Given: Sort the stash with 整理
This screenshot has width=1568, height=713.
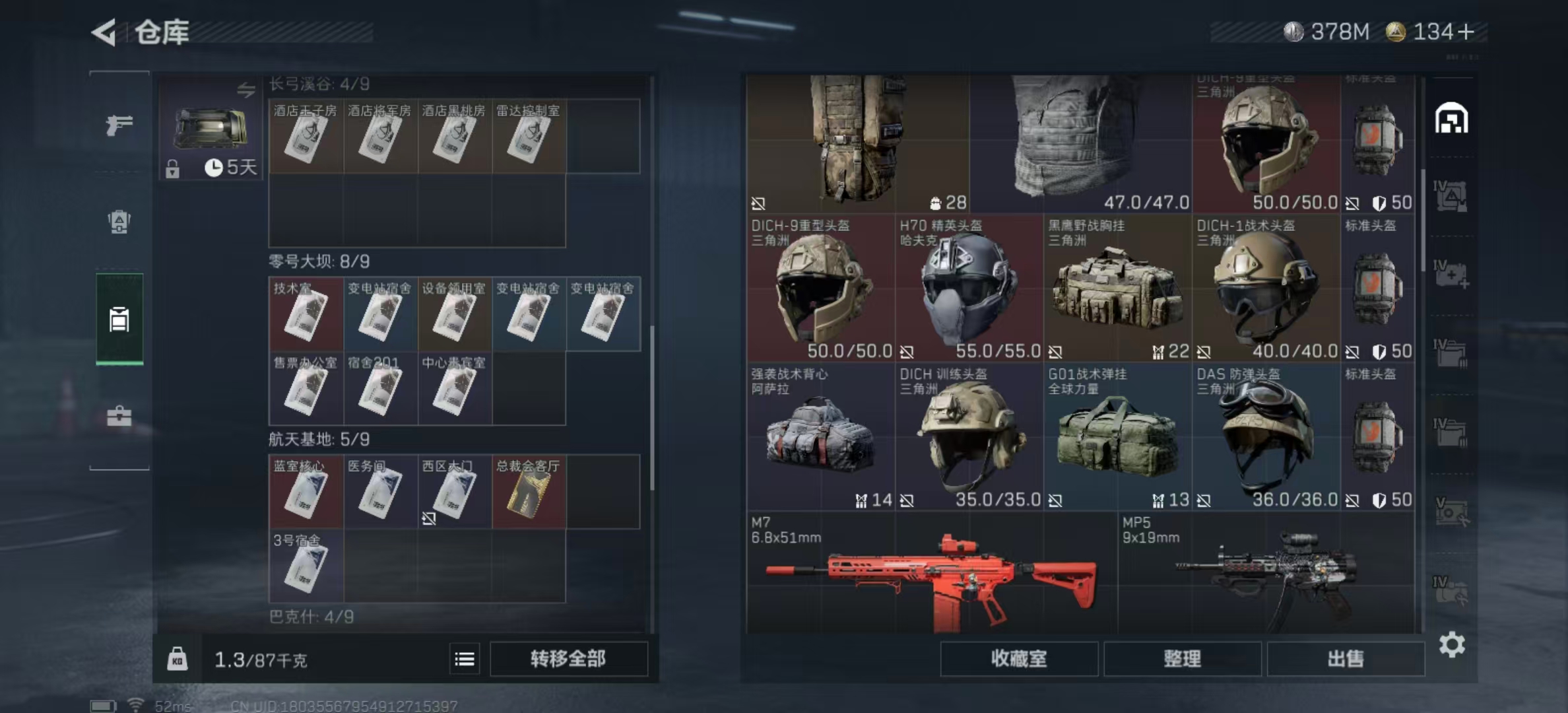Looking at the screenshot, I should [1182, 659].
